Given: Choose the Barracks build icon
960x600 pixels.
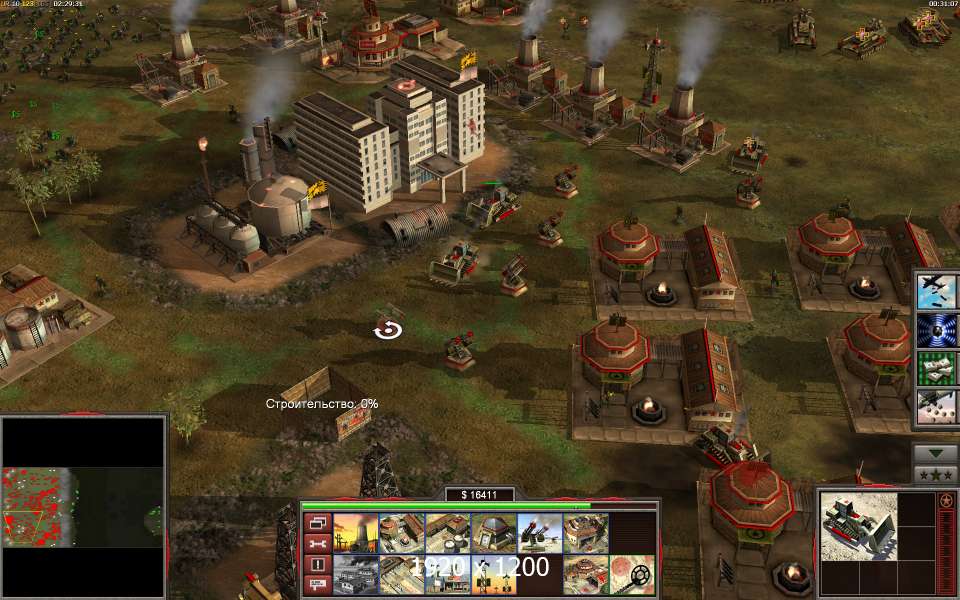Looking at the screenshot, I should tap(401, 533).
